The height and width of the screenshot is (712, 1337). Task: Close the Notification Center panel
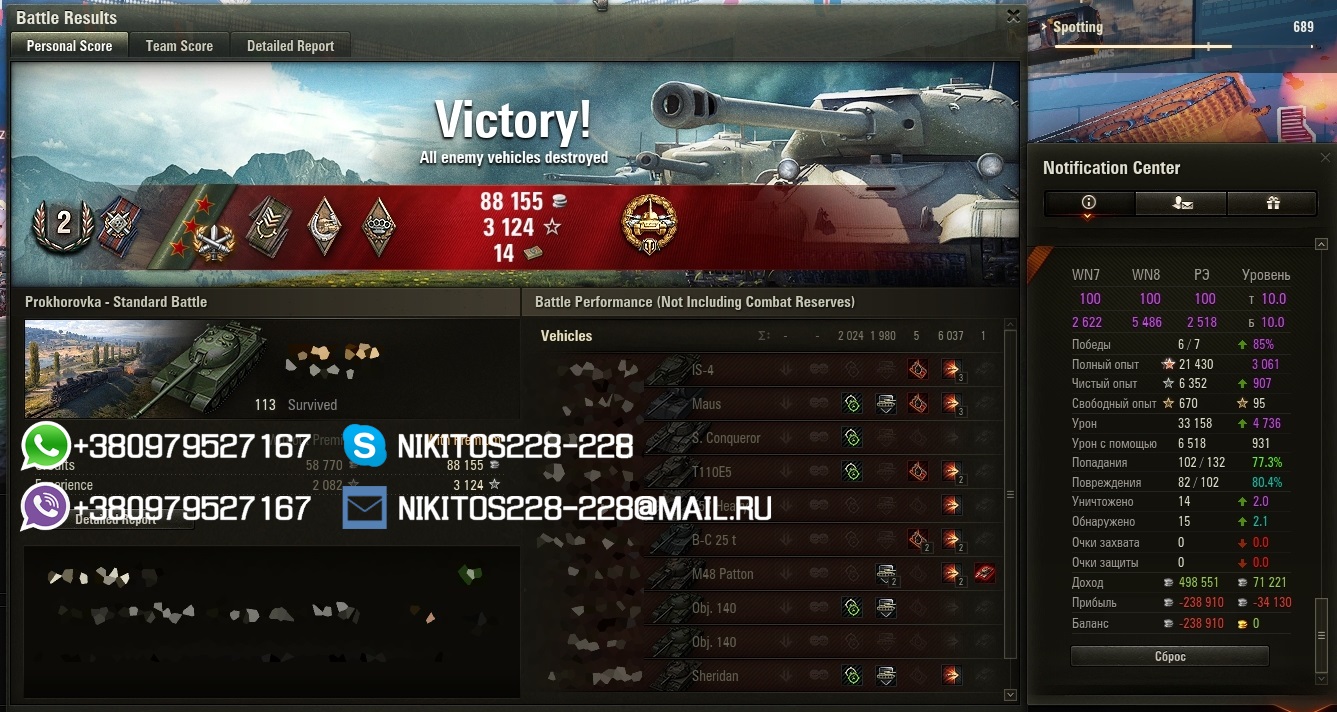point(1326,158)
